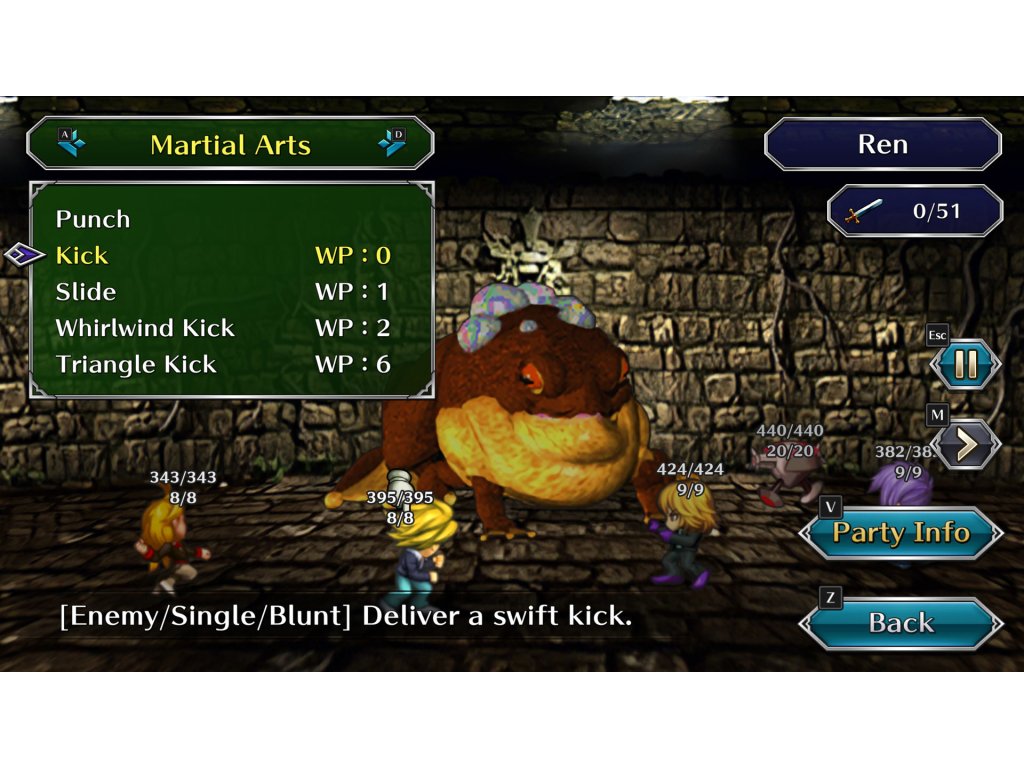Switch to next skill category arrow
1024x768 pixels.
[391, 144]
